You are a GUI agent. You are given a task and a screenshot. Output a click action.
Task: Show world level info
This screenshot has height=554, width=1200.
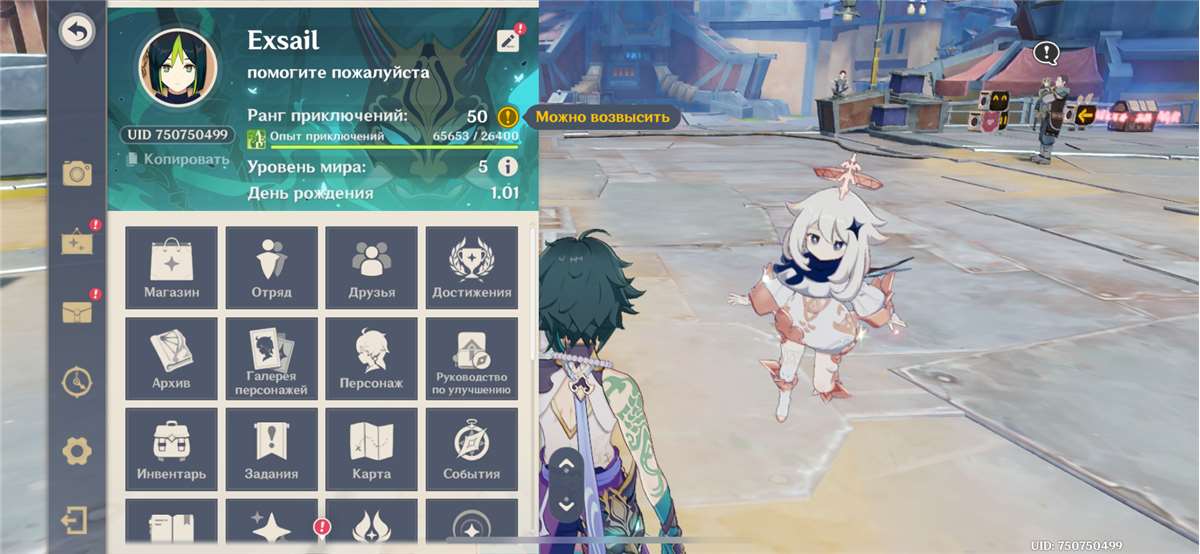(508, 167)
